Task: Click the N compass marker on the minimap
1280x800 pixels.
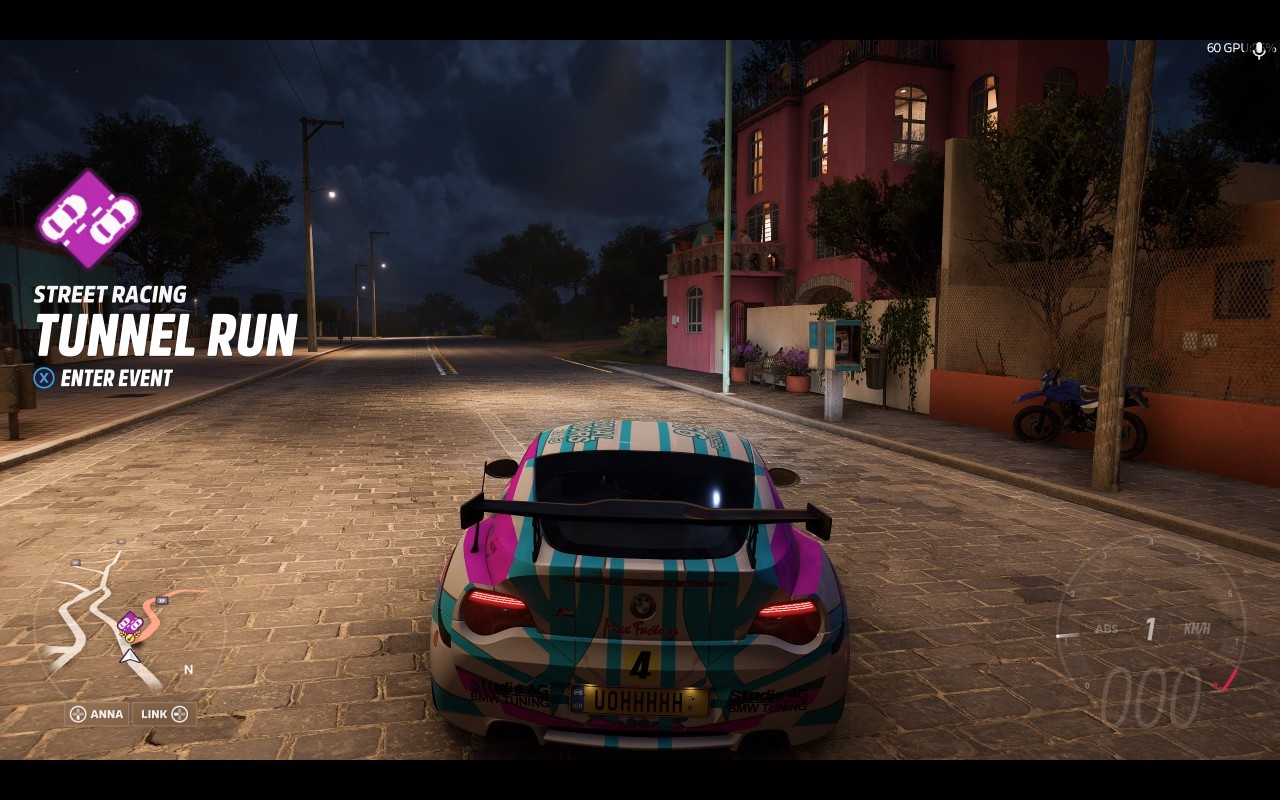Action: pos(188,669)
